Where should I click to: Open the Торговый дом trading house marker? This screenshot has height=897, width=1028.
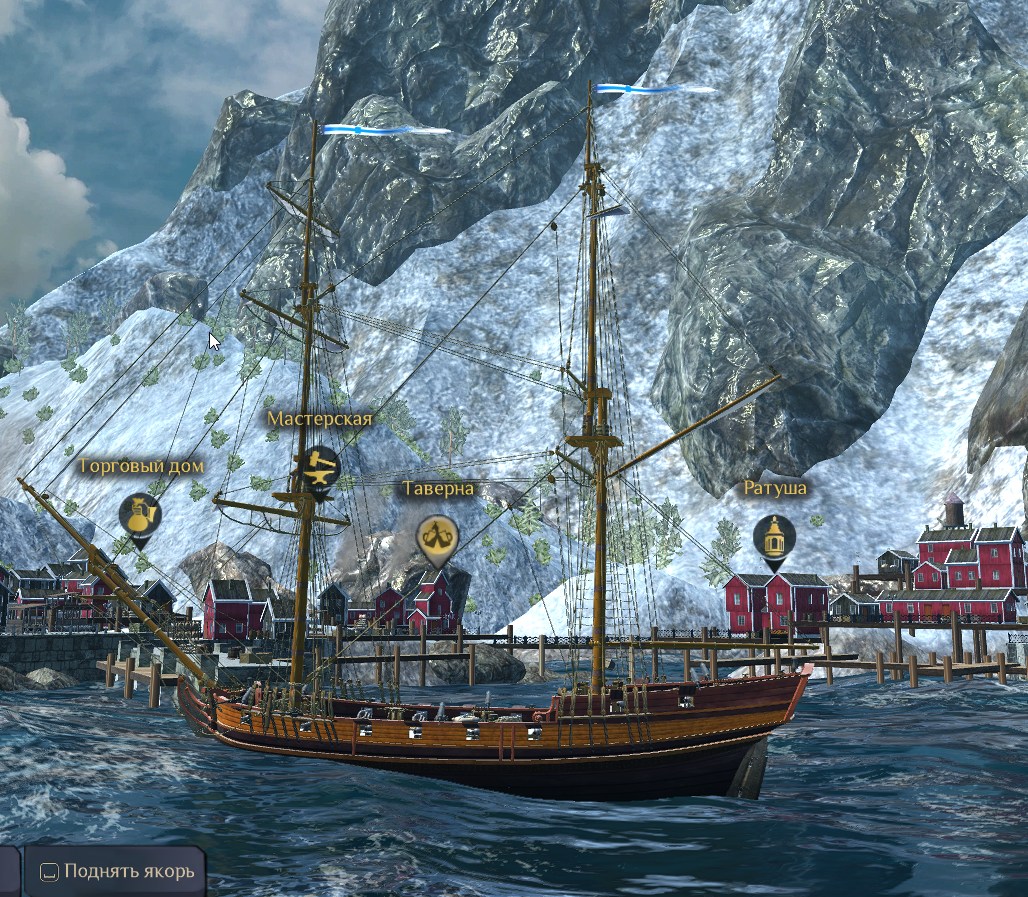tap(140, 515)
